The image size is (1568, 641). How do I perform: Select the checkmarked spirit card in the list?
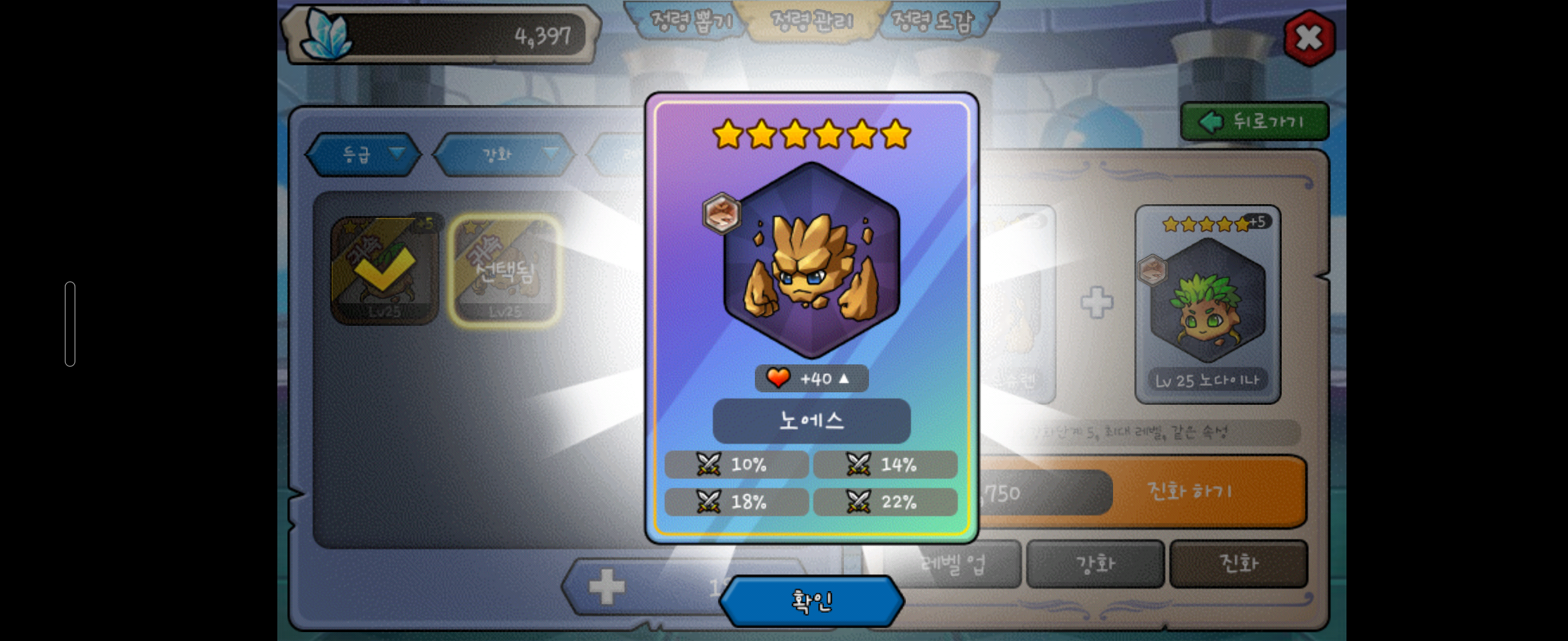pos(384,270)
